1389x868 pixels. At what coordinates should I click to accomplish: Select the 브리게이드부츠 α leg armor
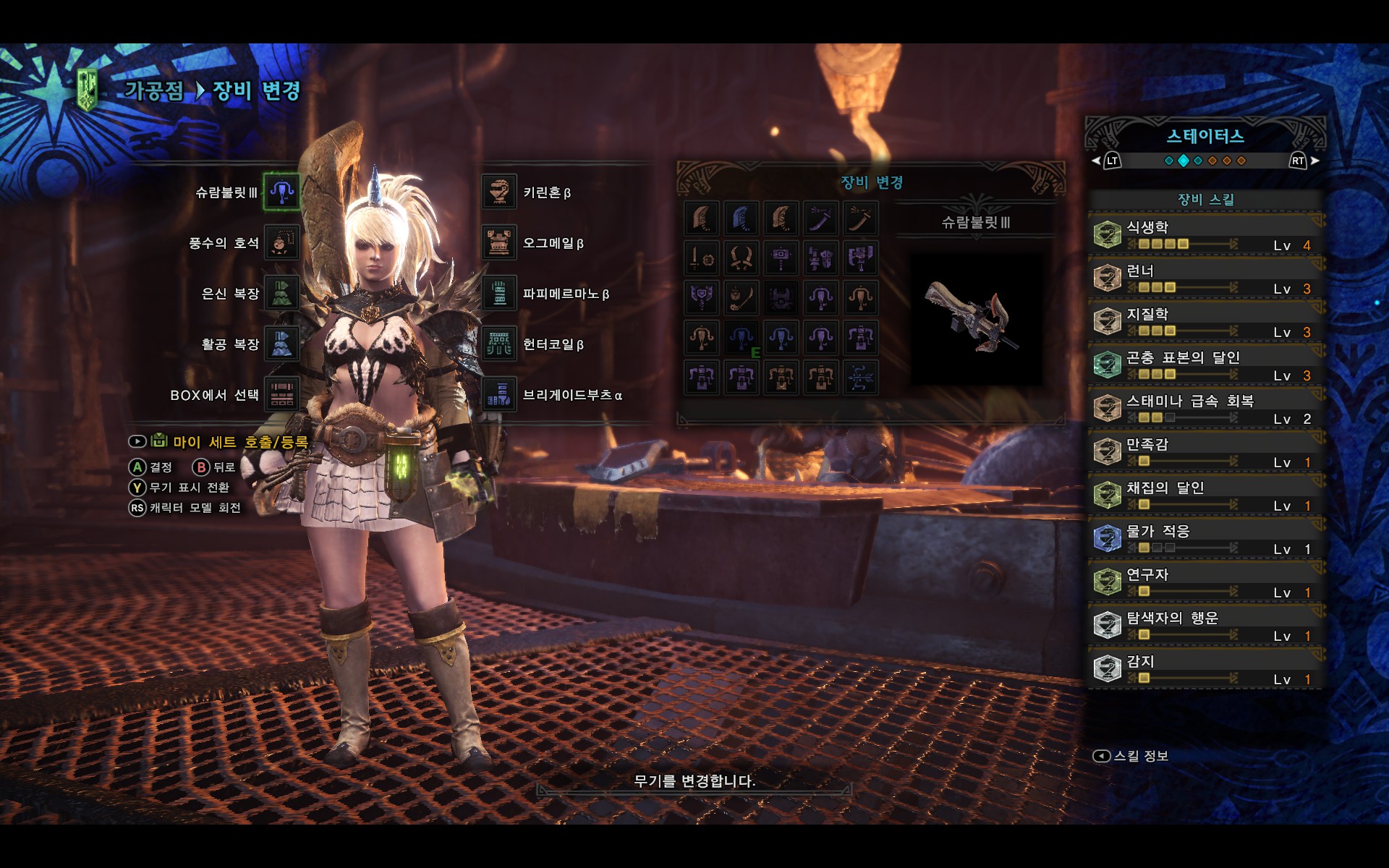(x=499, y=395)
